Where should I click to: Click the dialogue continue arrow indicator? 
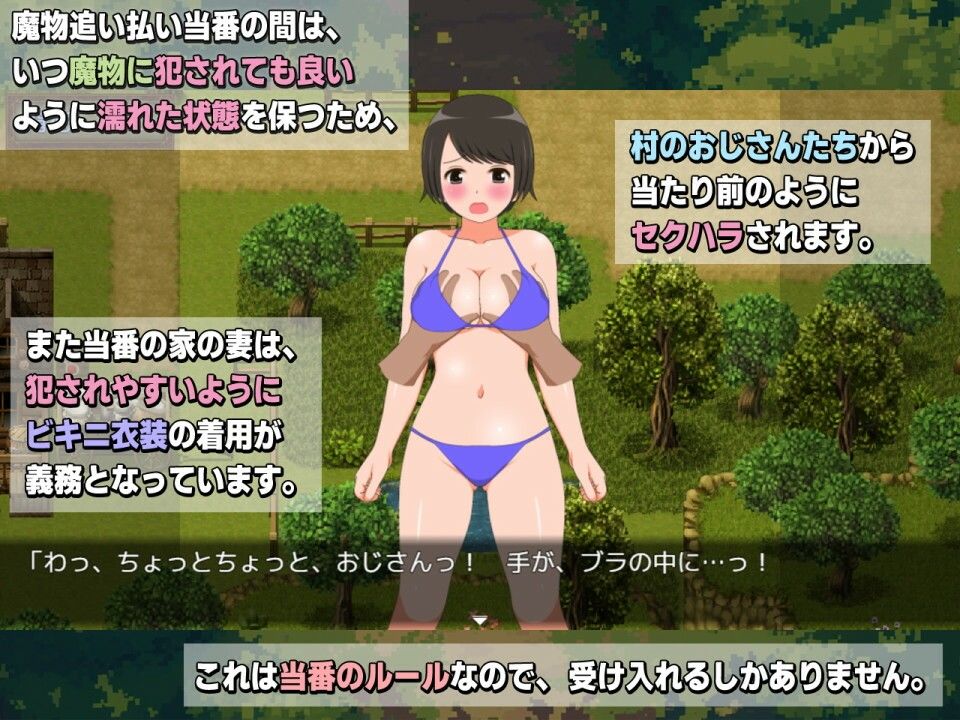coord(480,620)
